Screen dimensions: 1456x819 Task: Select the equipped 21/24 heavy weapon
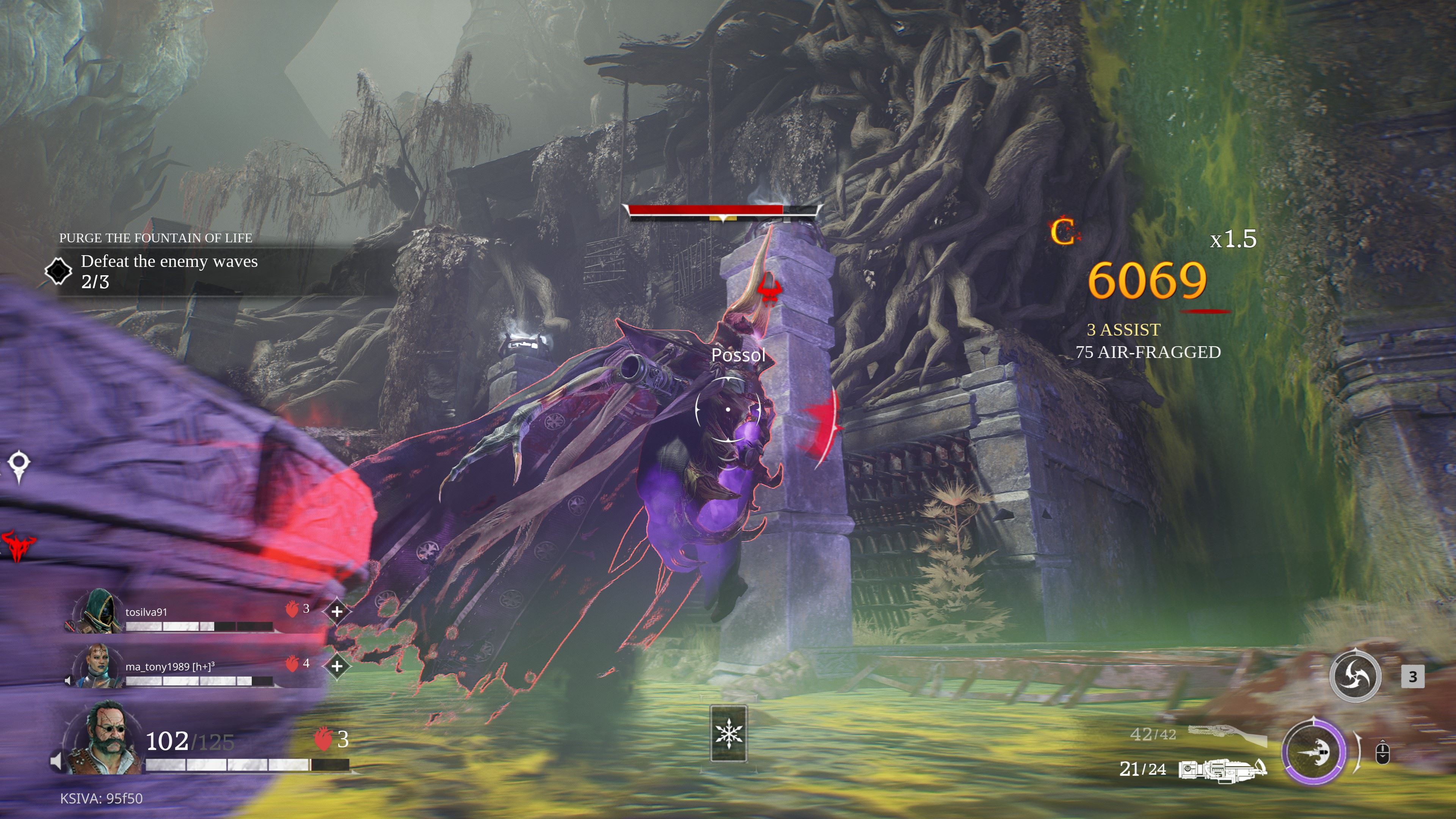1222,769
